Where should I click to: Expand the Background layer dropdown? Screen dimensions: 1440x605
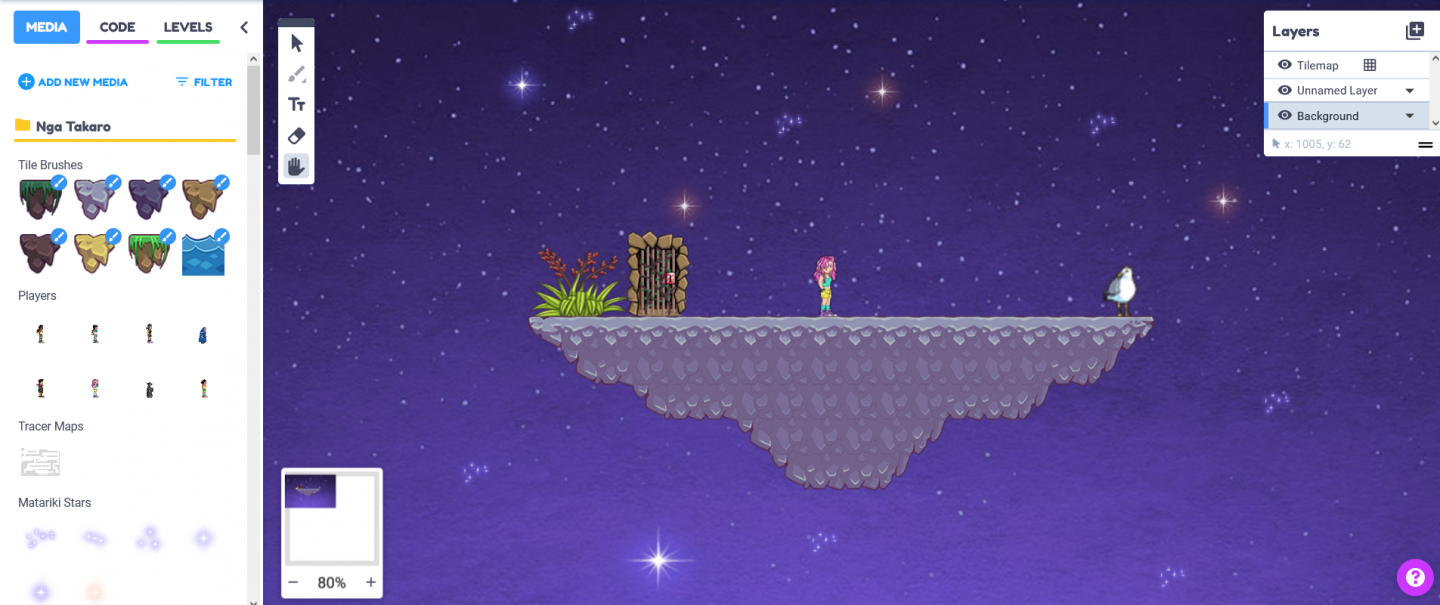coord(1410,116)
